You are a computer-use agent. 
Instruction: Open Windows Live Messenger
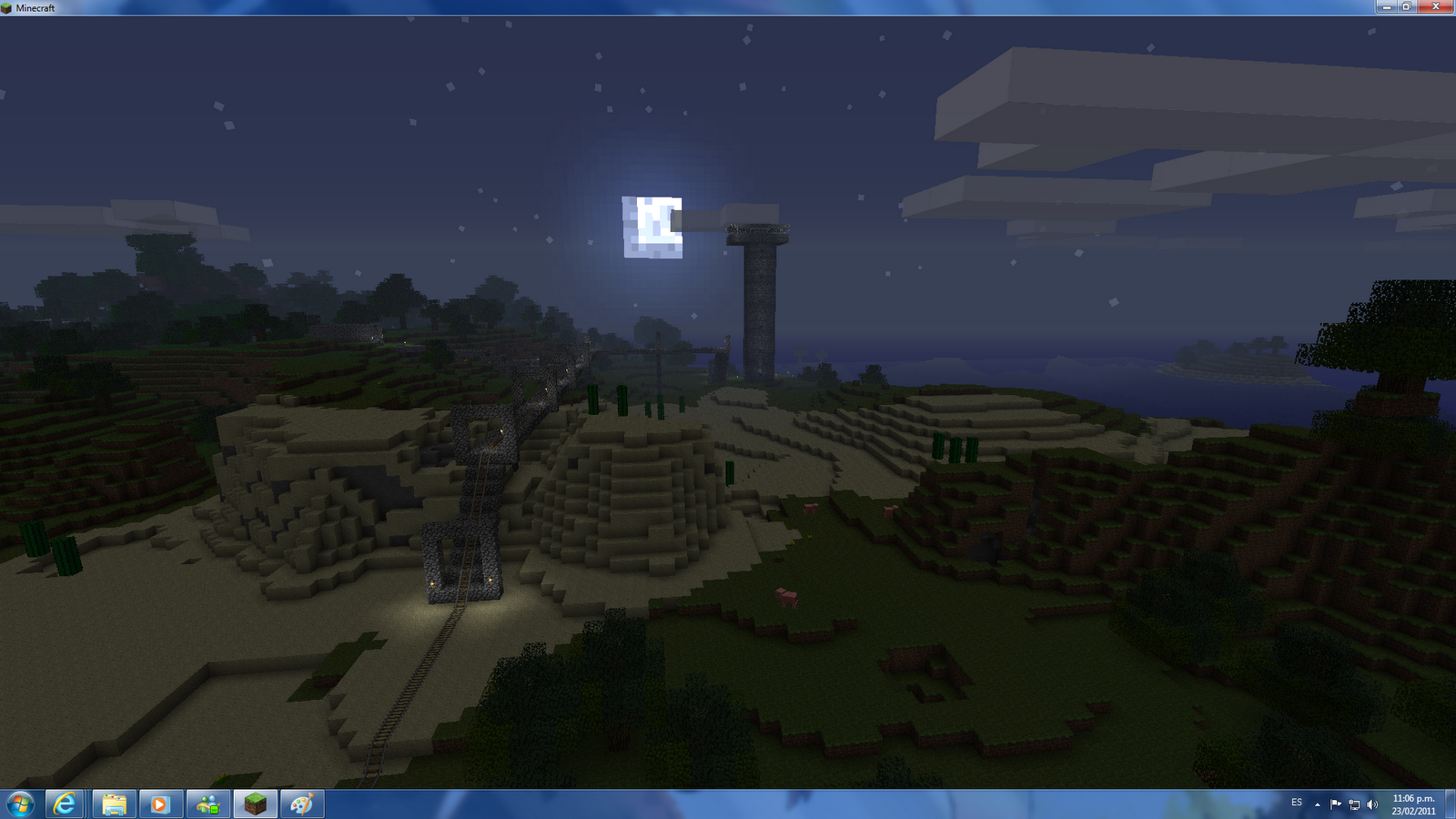[x=208, y=804]
